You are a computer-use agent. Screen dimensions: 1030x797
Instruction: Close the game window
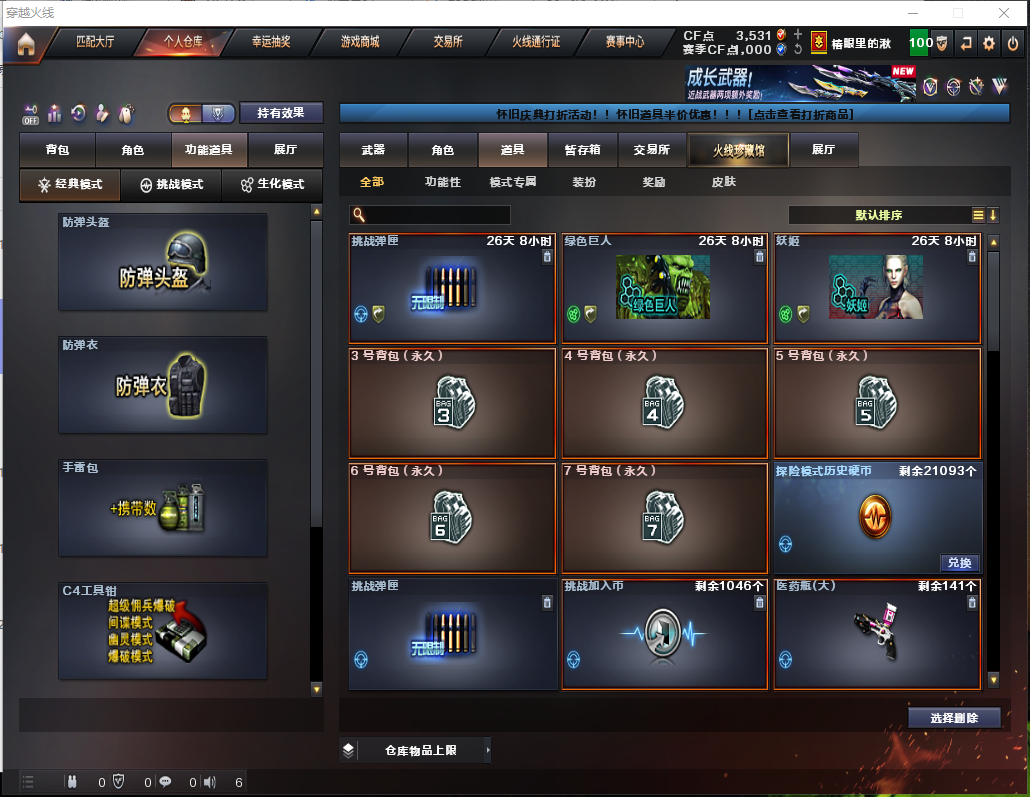[x=1003, y=13]
